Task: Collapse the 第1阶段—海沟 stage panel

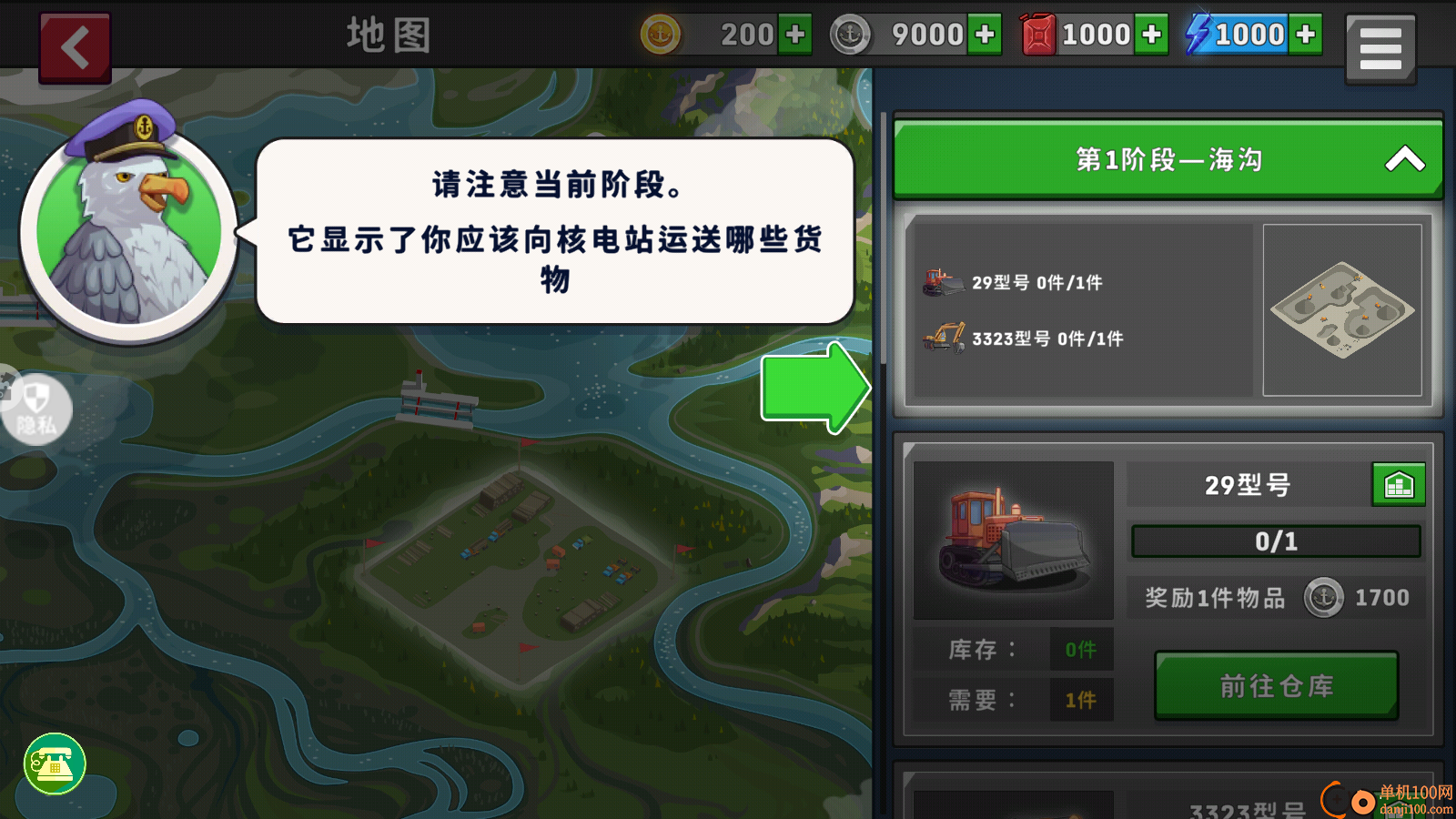Action: [x=1404, y=157]
